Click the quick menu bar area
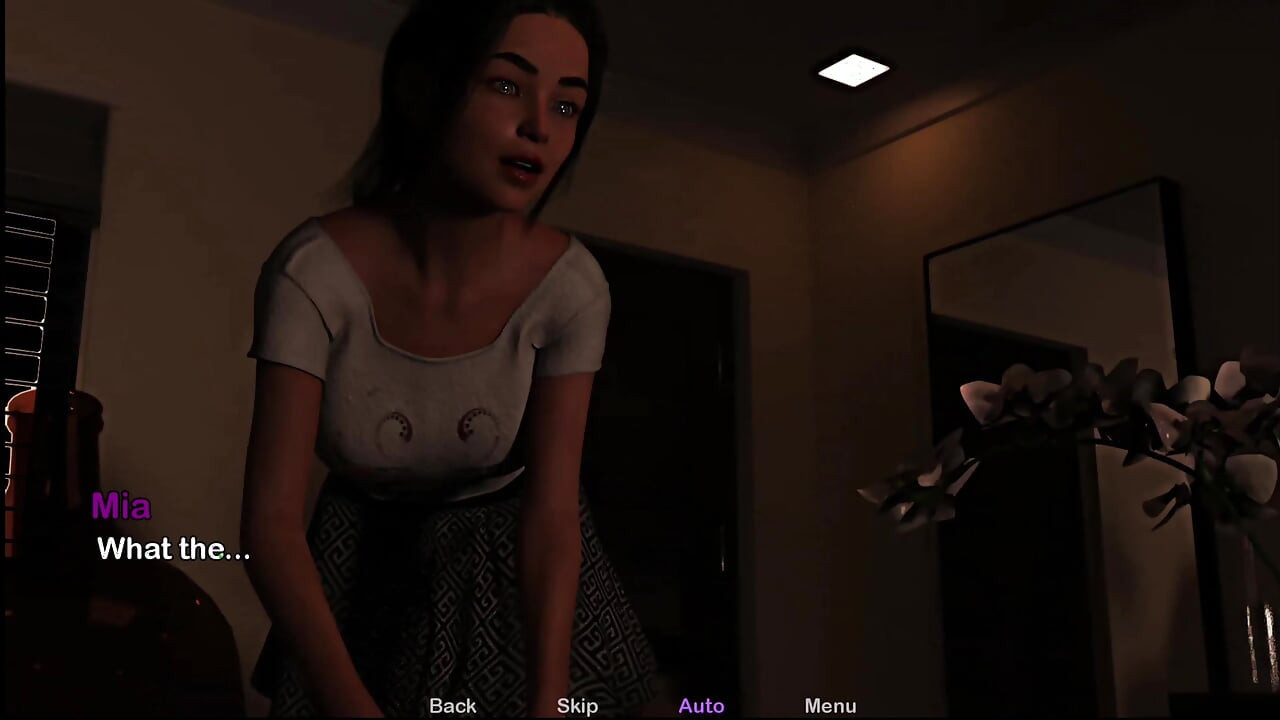Image resolution: width=1280 pixels, height=720 pixels. pyautogui.click(x=640, y=706)
